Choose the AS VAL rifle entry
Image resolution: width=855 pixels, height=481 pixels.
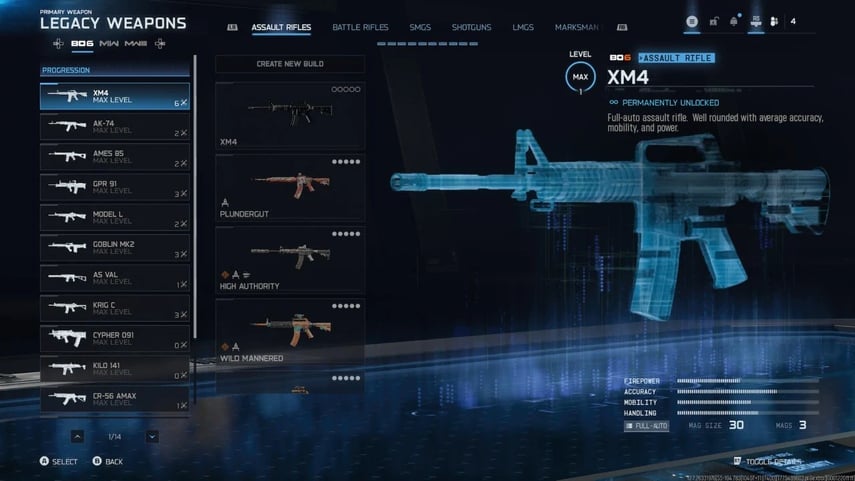tap(115, 278)
